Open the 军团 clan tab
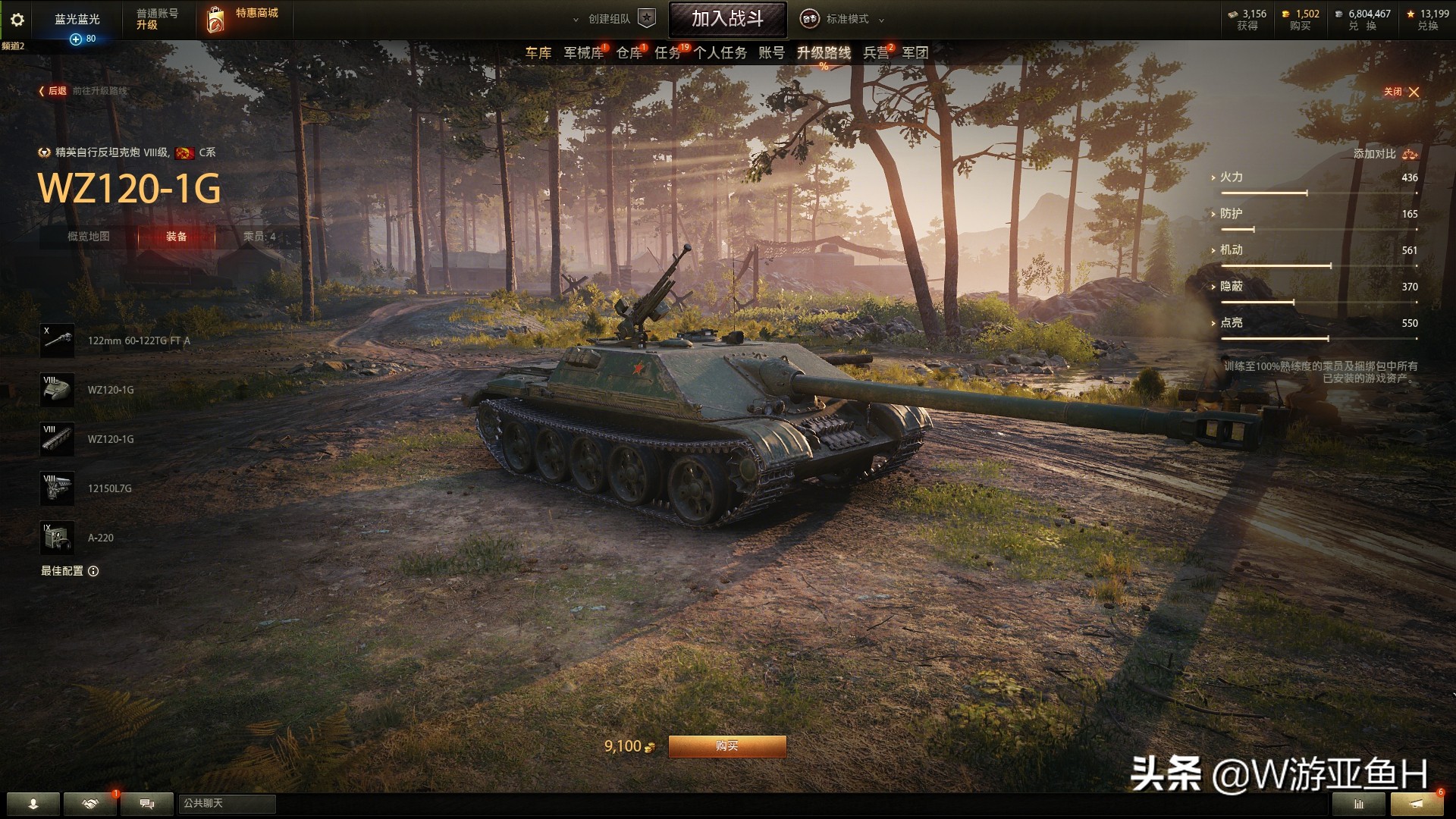This screenshot has height=819, width=1456. [x=915, y=52]
